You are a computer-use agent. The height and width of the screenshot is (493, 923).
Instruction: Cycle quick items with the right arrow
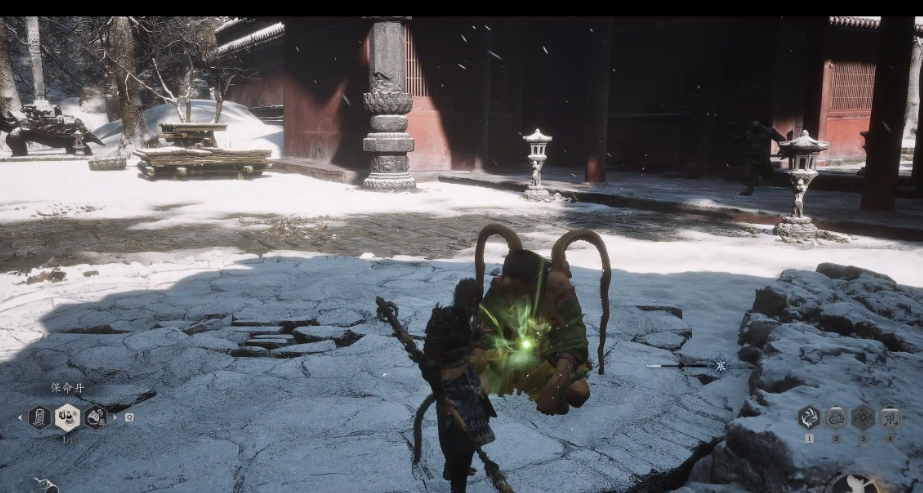click(x=115, y=417)
